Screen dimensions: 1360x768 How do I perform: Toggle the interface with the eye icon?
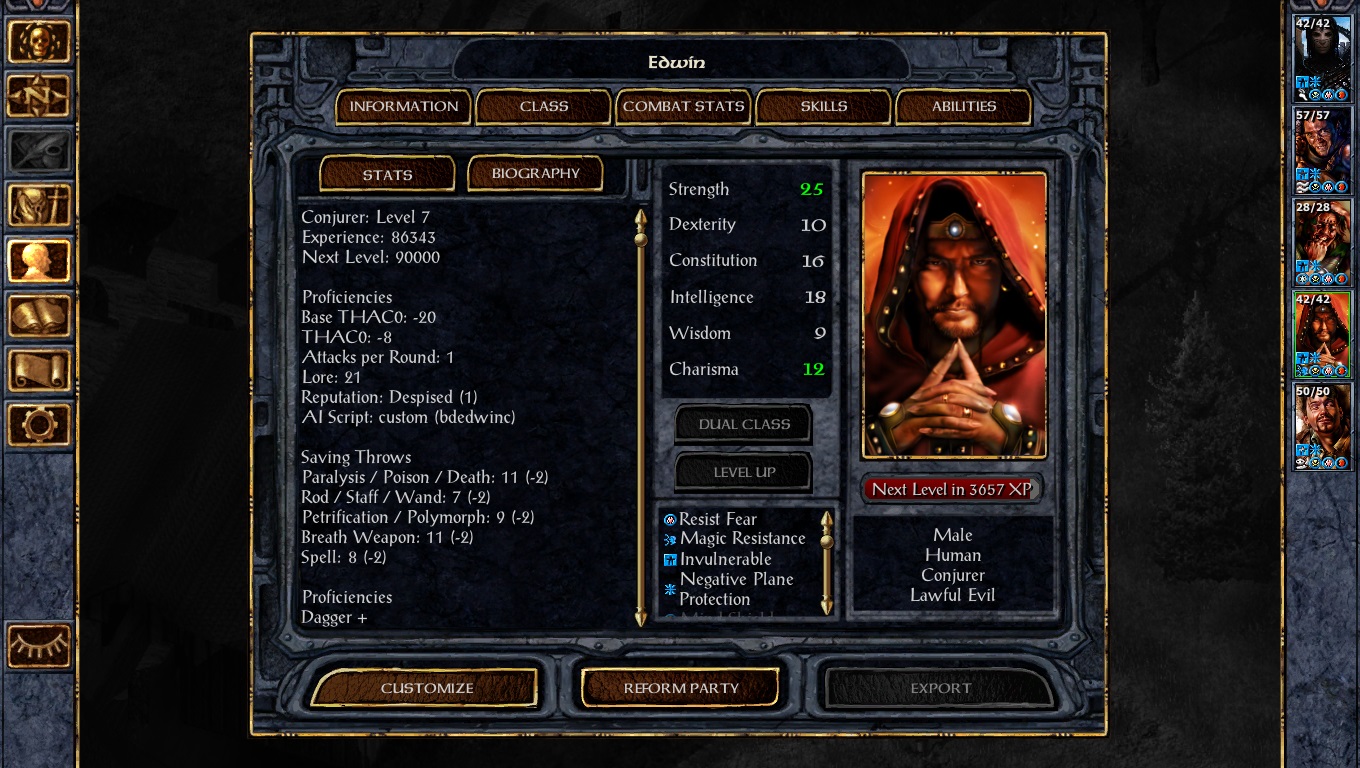[40, 647]
